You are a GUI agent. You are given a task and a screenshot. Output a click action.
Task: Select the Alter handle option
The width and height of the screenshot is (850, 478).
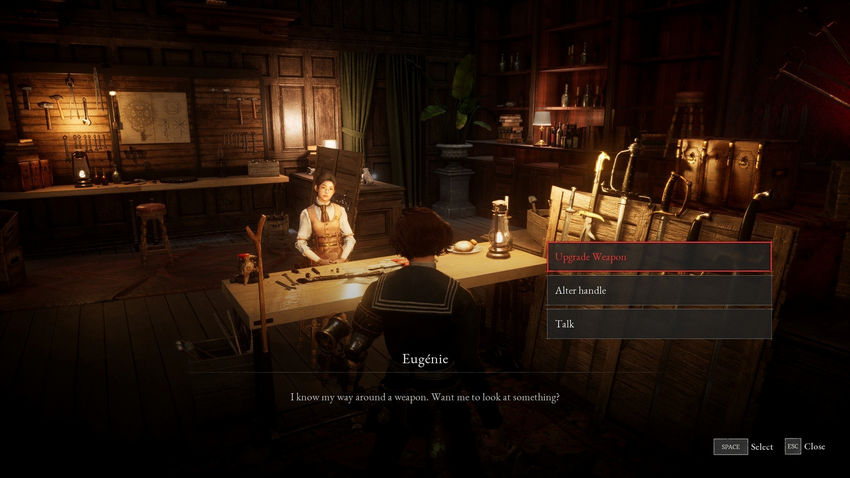(659, 290)
